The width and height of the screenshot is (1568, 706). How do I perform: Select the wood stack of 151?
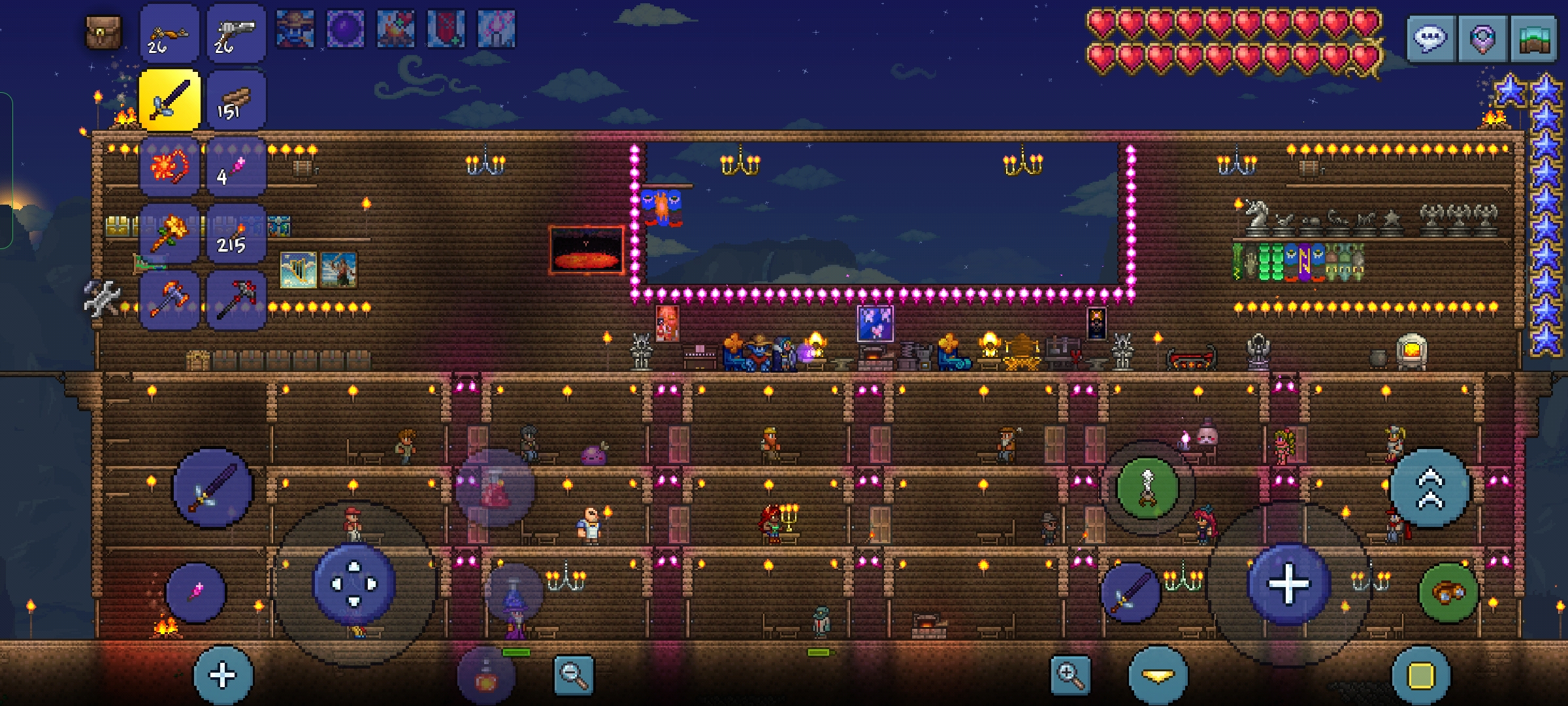(236, 100)
